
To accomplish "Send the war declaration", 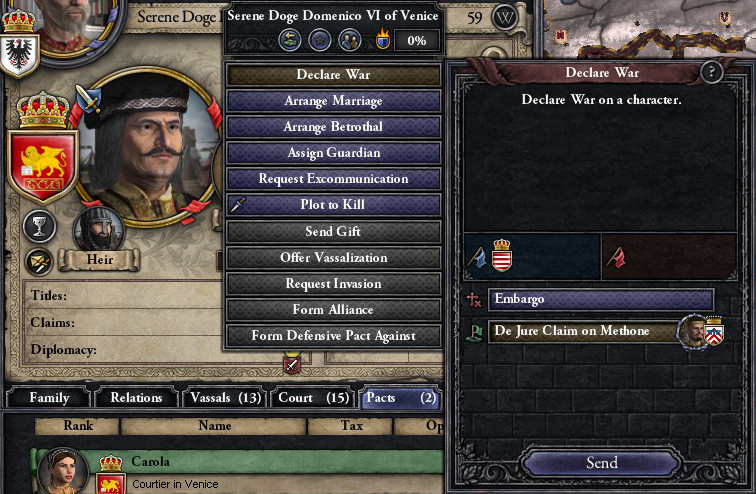I will 601,462.
